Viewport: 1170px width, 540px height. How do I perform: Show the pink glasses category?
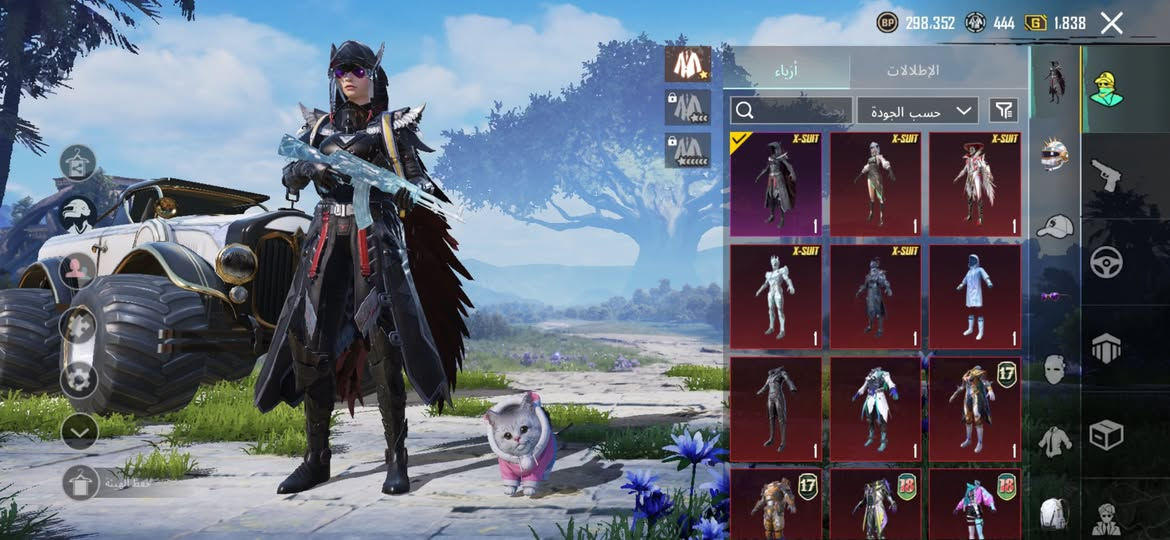pyautogui.click(x=1051, y=296)
